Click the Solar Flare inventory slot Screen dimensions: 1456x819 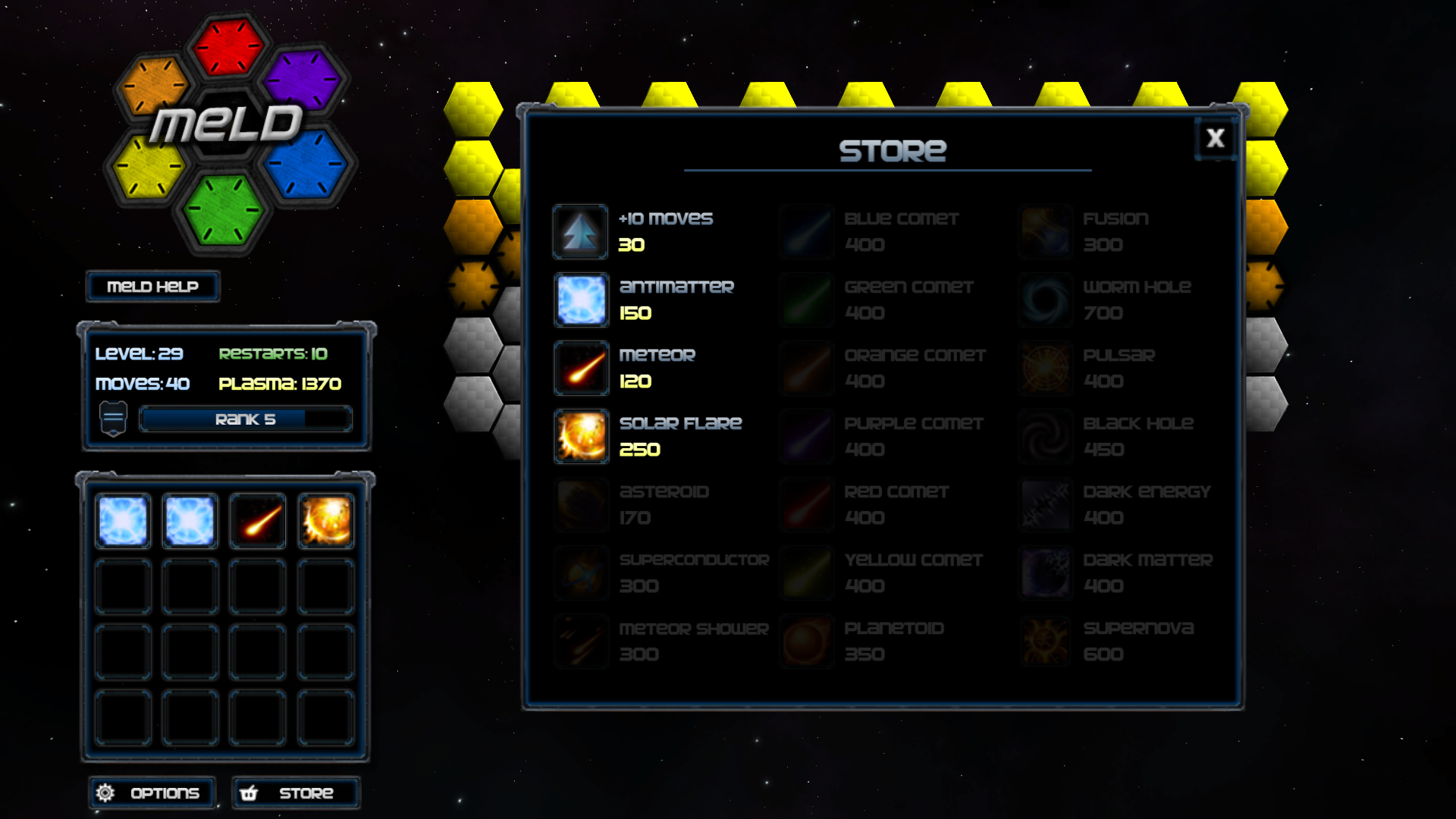325,520
